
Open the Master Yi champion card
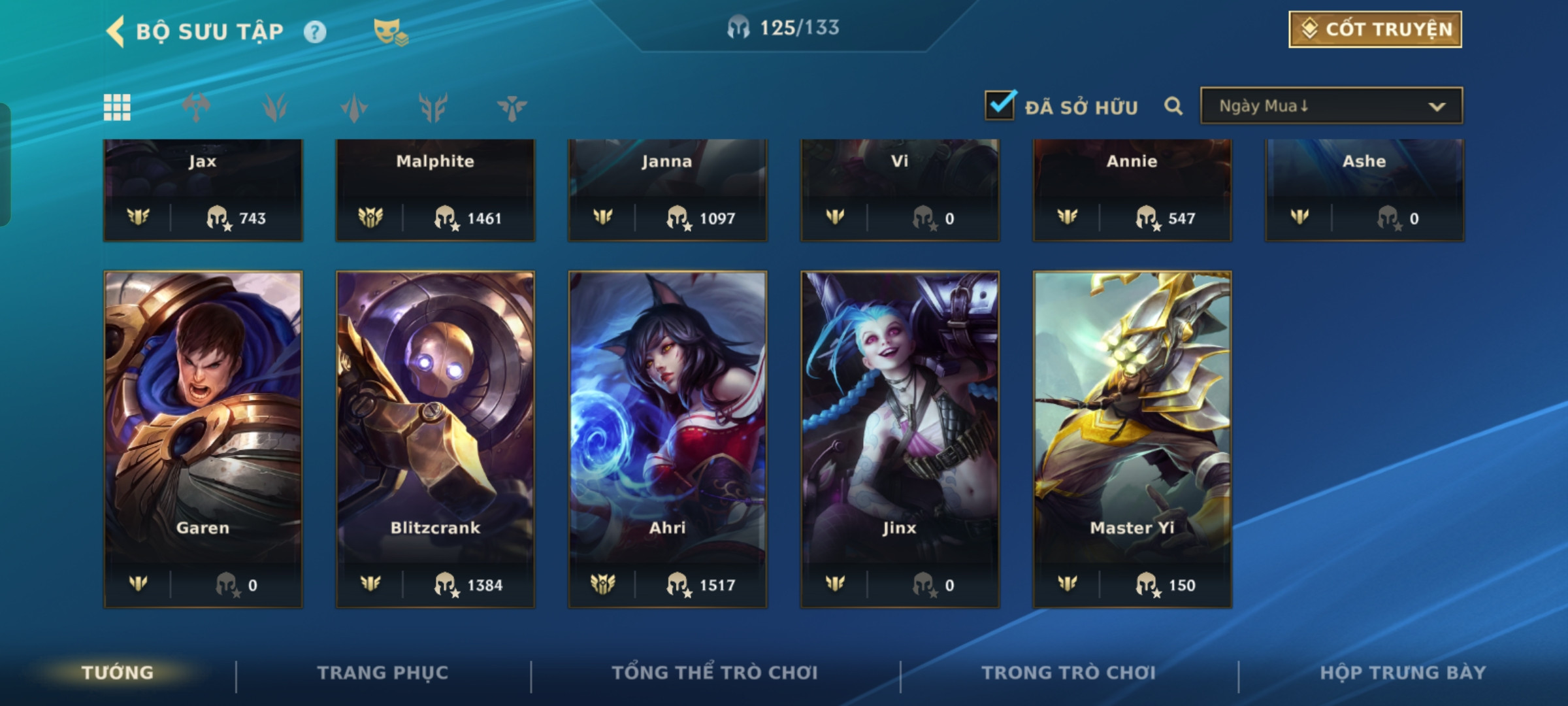(1132, 439)
